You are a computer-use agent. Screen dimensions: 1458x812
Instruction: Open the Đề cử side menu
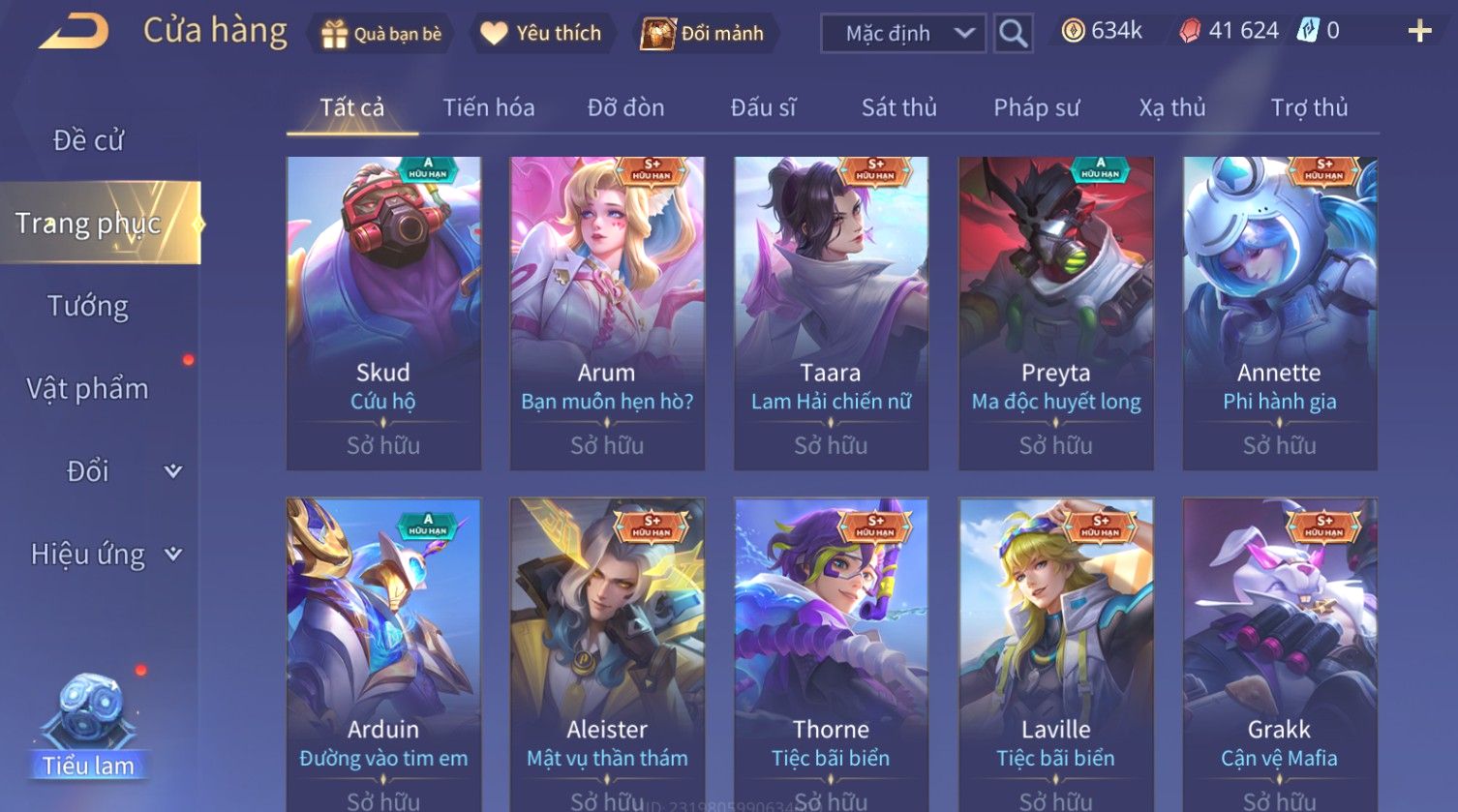pyautogui.click(x=88, y=140)
